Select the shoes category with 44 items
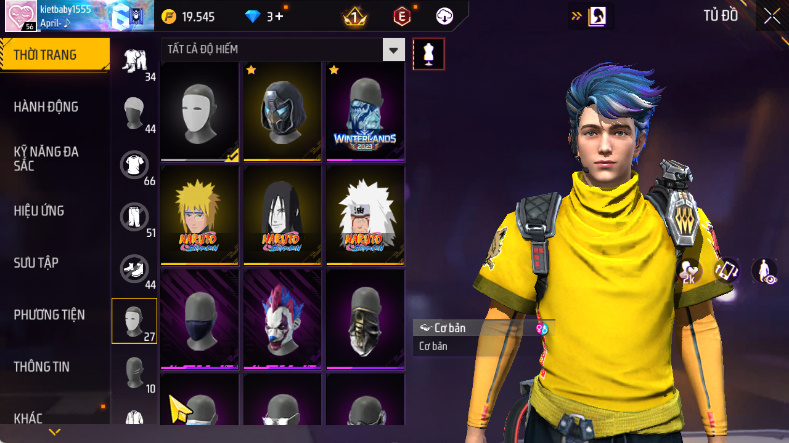Image resolution: width=789 pixels, height=443 pixels. tap(133, 268)
